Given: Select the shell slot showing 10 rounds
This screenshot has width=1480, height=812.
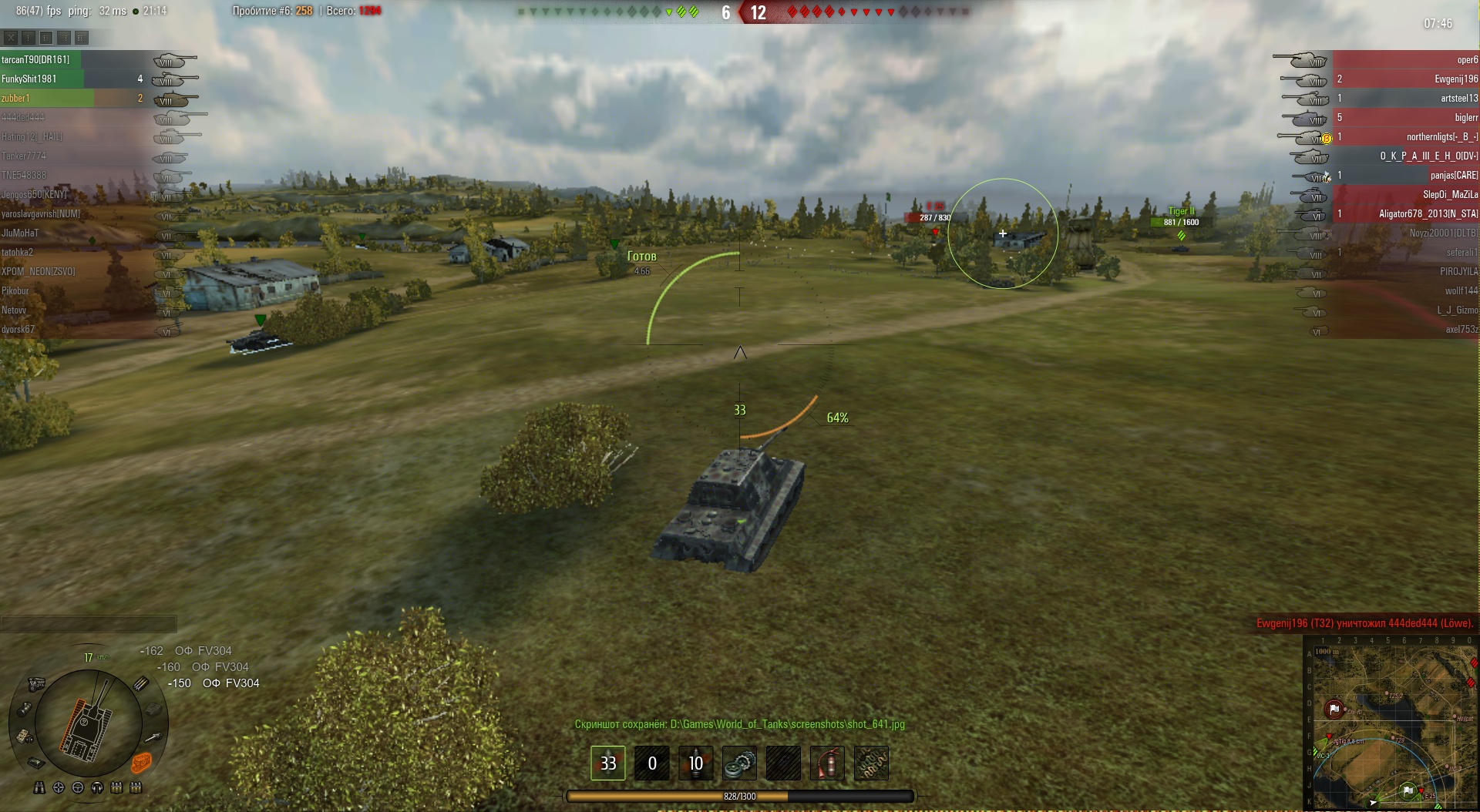Looking at the screenshot, I should (695, 763).
